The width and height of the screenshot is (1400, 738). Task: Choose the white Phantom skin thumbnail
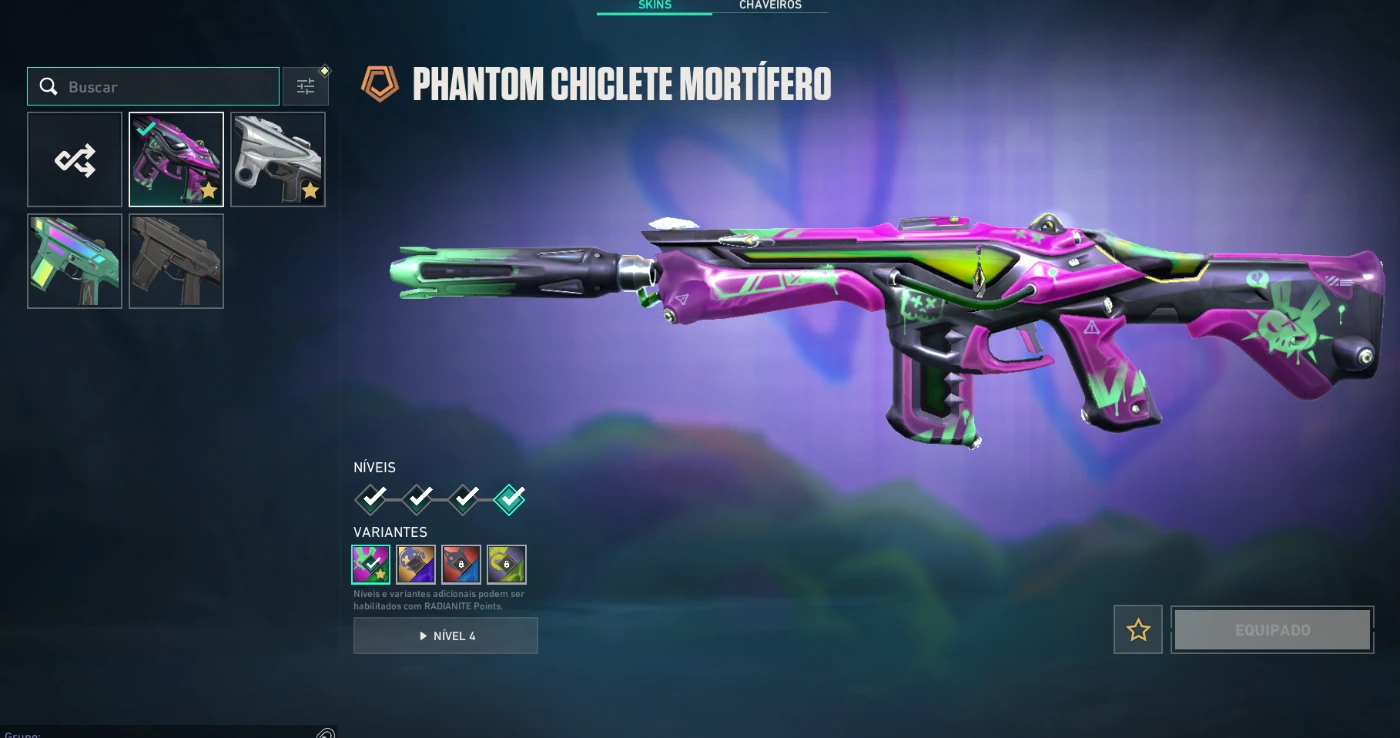coord(278,160)
